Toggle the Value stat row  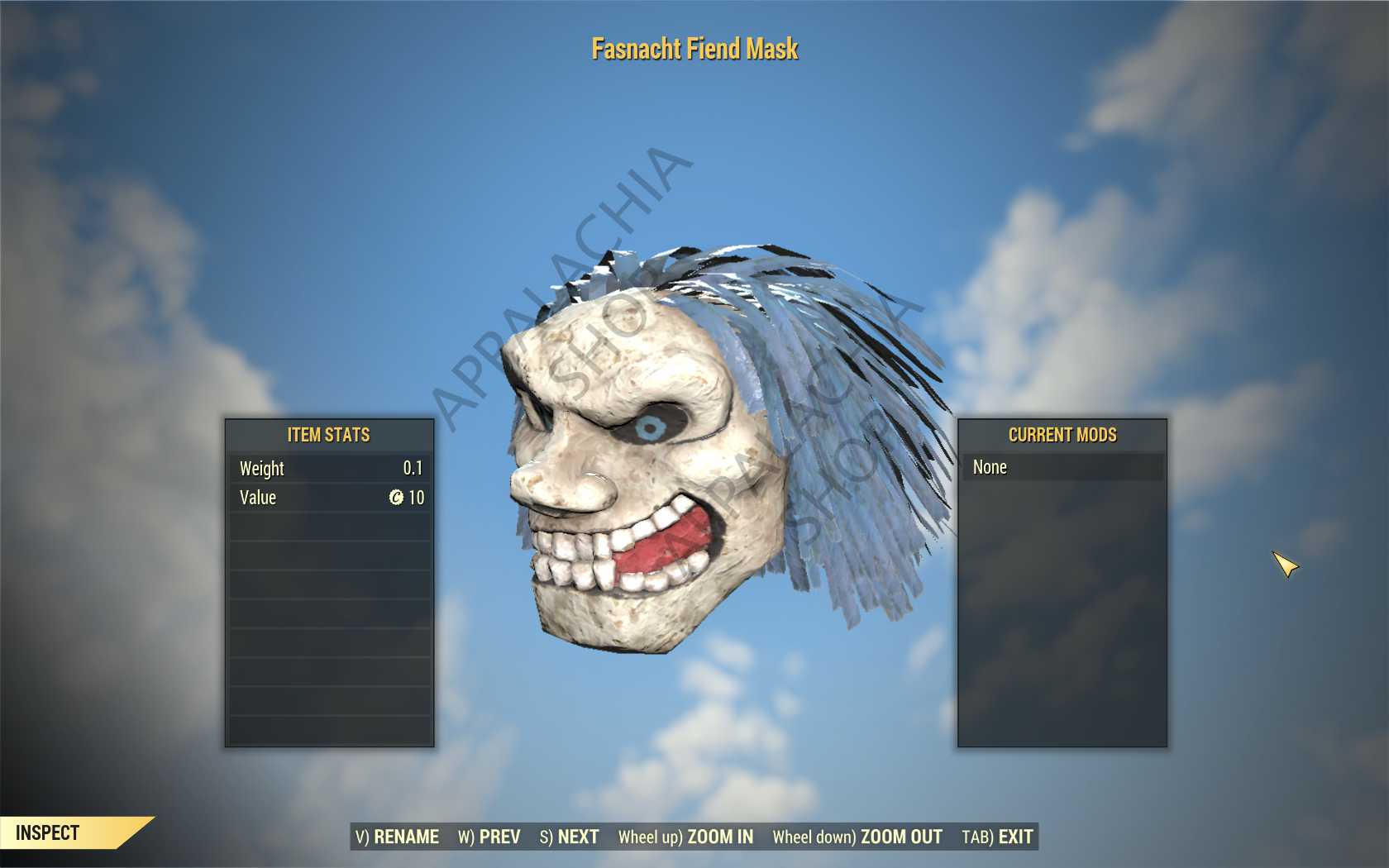tap(328, 498)
